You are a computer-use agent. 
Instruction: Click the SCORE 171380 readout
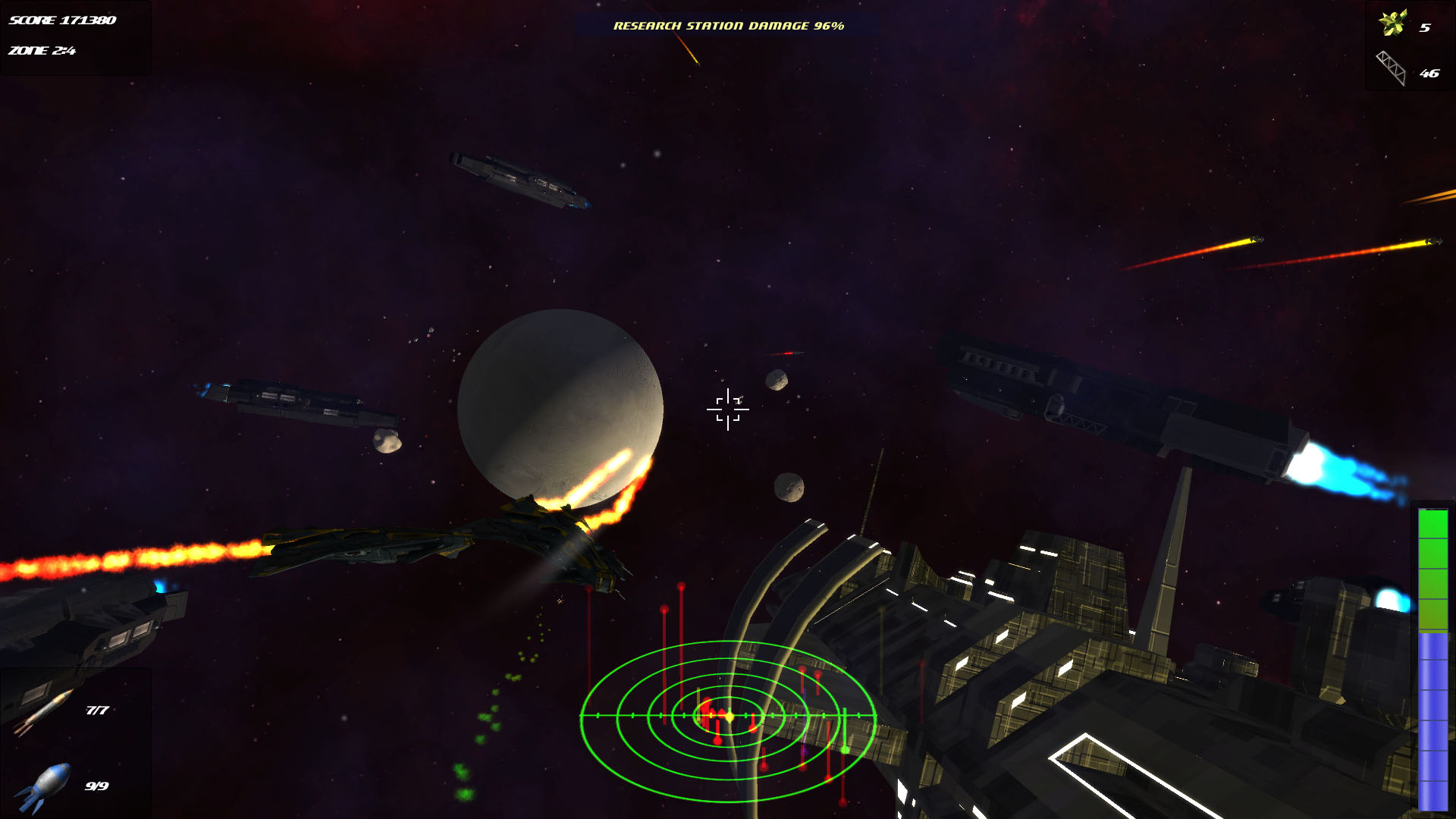point(61,22)
